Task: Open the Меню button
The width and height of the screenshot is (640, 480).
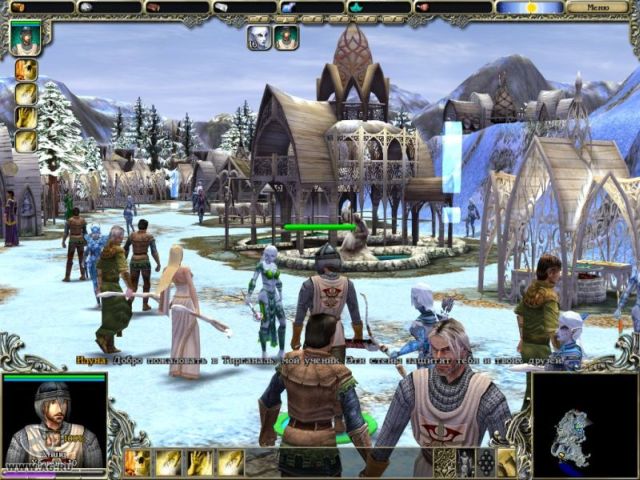Action: click(x=598, y=7)
